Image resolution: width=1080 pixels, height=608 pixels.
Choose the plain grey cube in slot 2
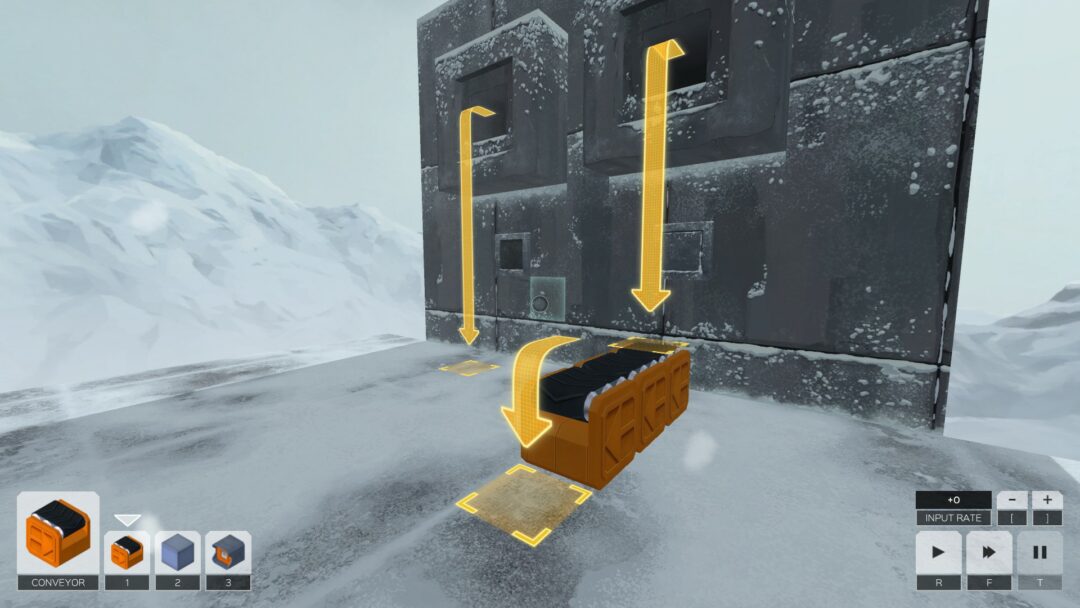(x=178, y=552)
